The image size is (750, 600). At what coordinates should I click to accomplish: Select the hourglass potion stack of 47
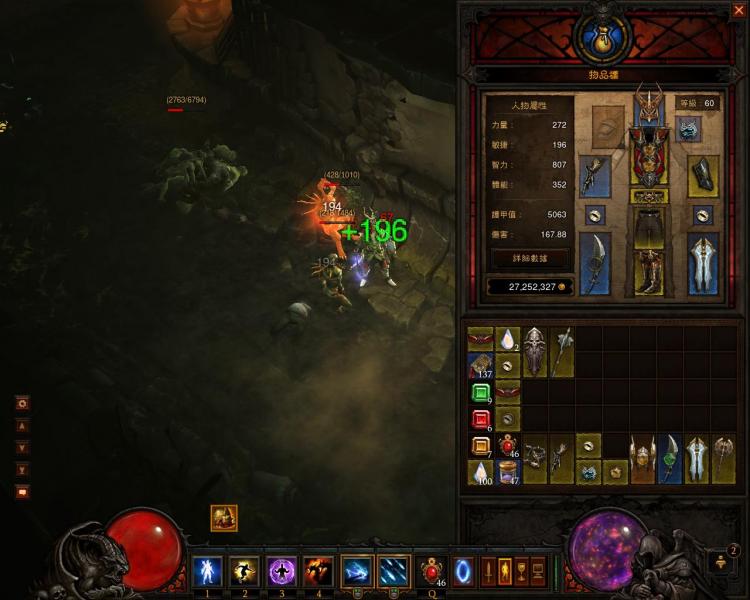[x=508, y=472]
